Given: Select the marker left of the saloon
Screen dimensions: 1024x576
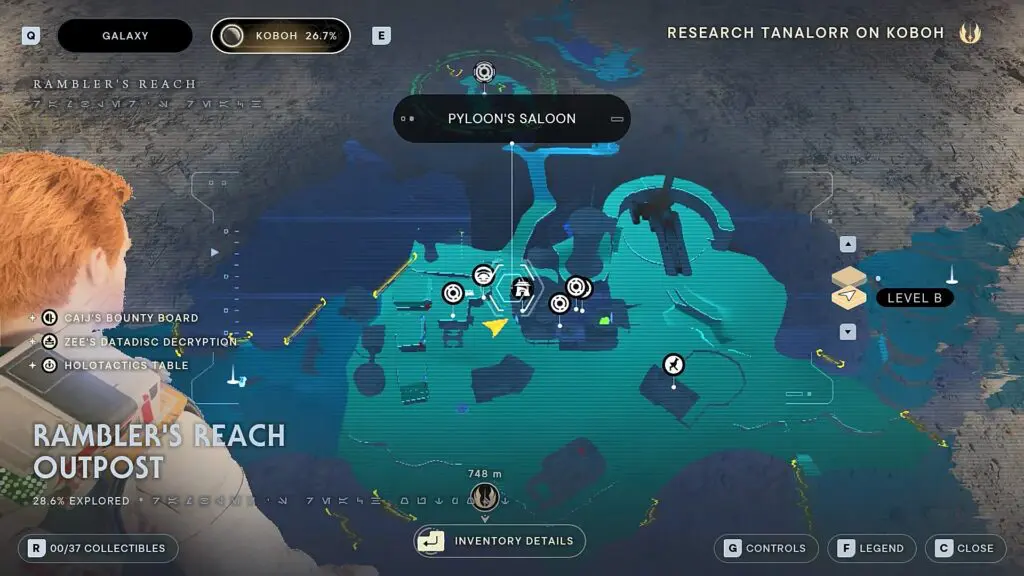Looking at the screenshot, I should [x=483, y=275].
